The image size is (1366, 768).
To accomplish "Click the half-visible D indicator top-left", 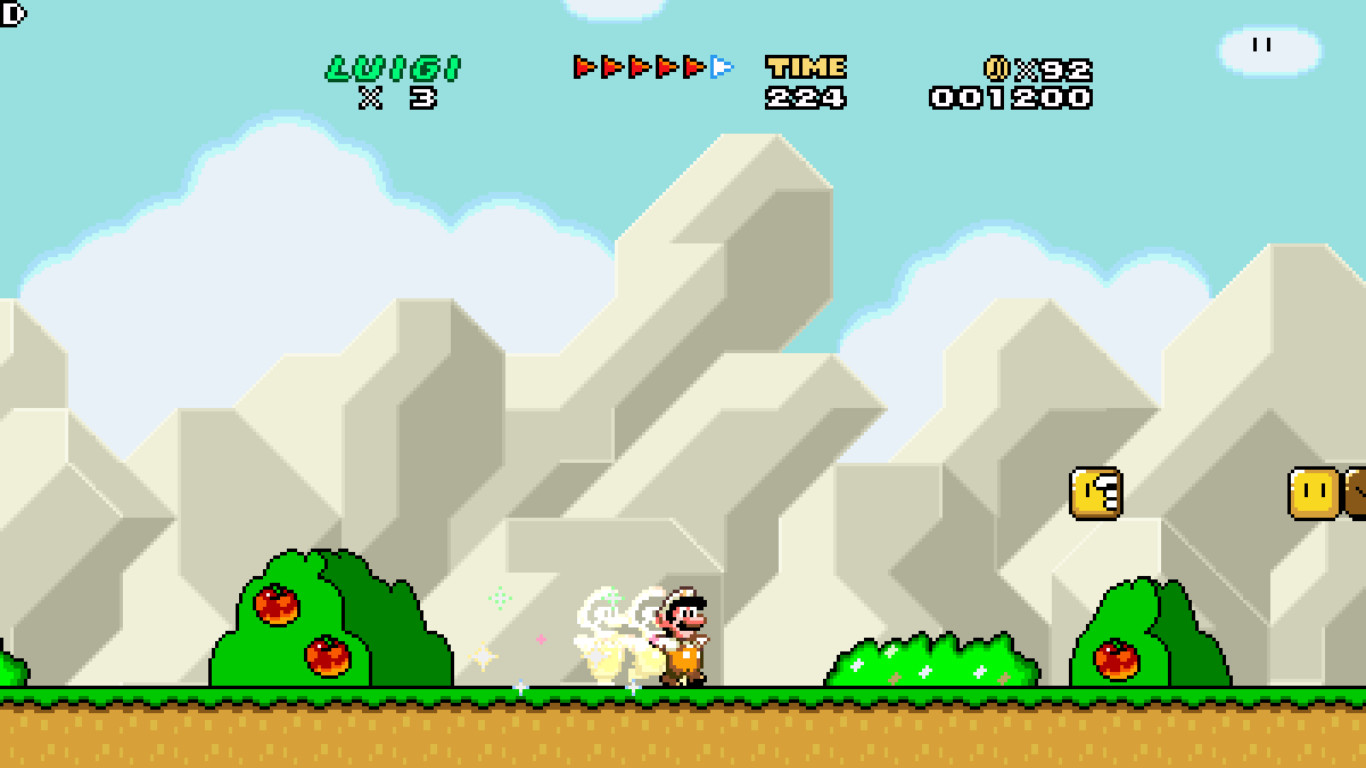I will [x=8, y=14].
